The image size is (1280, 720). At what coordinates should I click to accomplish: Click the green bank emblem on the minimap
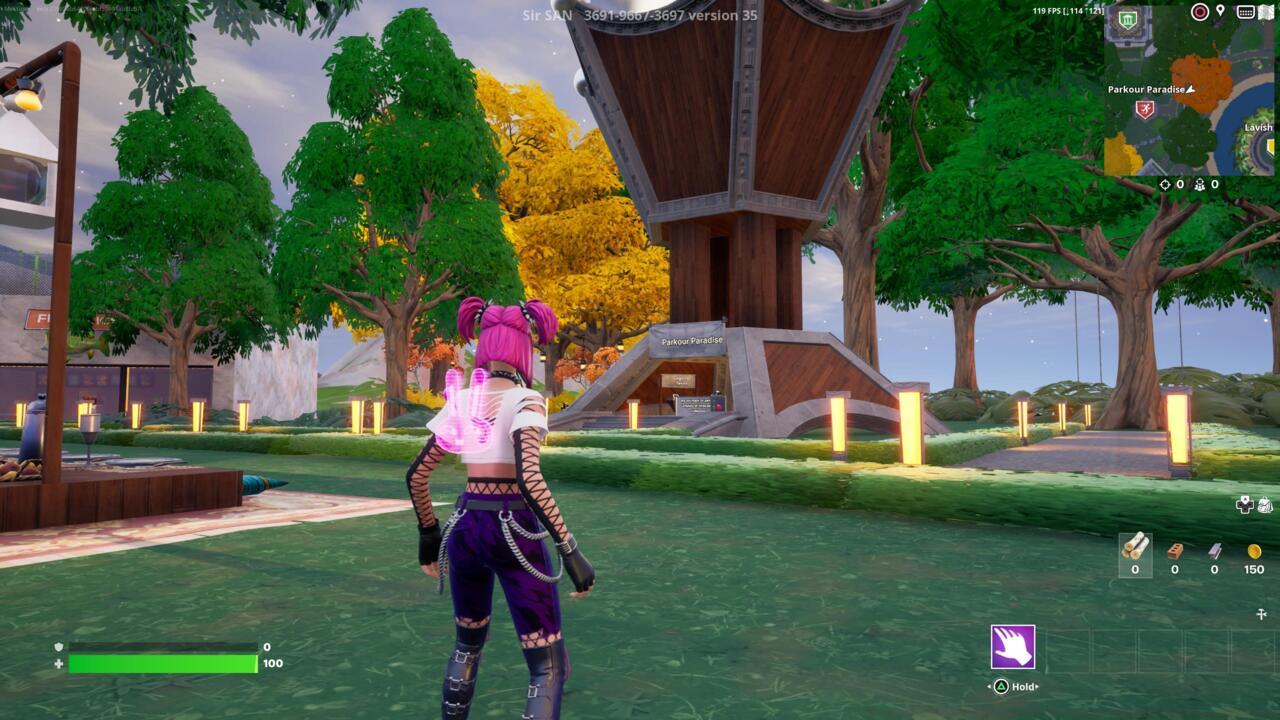(1127, 17)
